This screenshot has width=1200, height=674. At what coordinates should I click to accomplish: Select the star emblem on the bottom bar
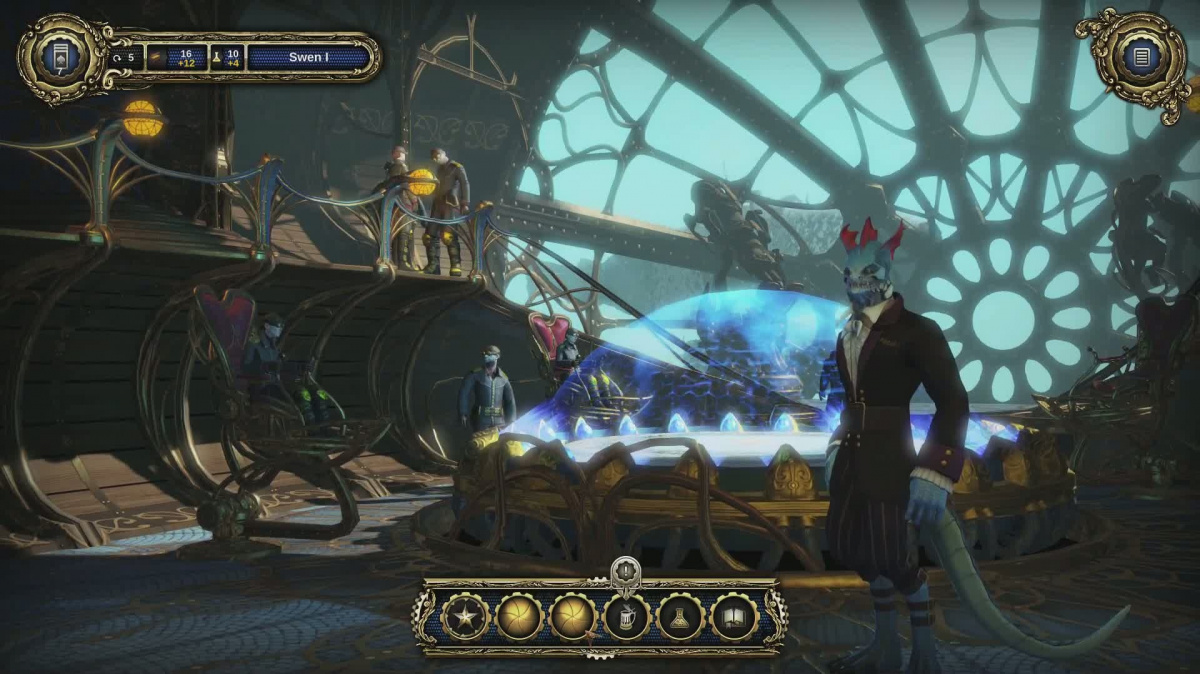point(465,617)
